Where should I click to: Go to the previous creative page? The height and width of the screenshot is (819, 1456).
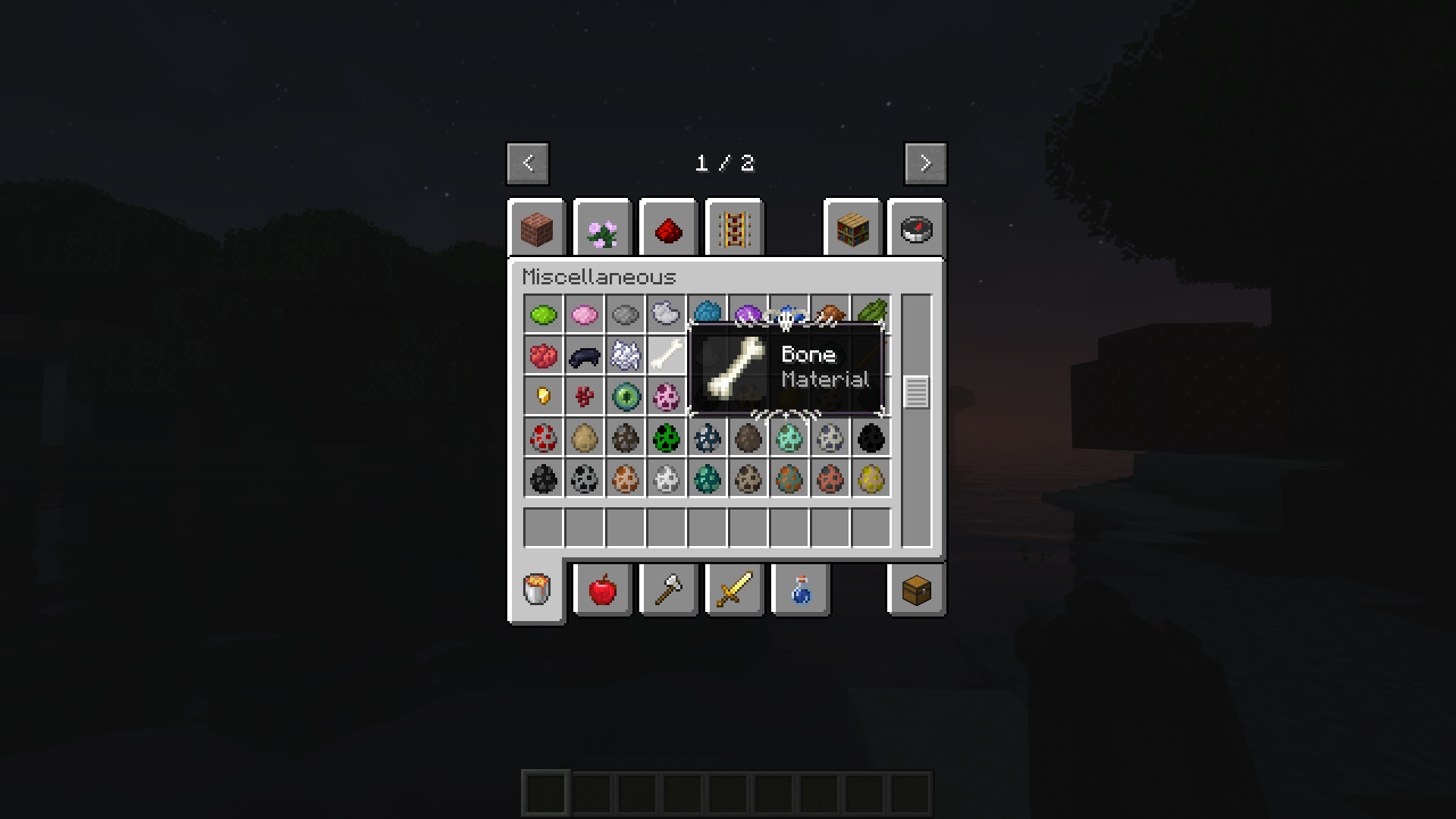coord(528,163)
